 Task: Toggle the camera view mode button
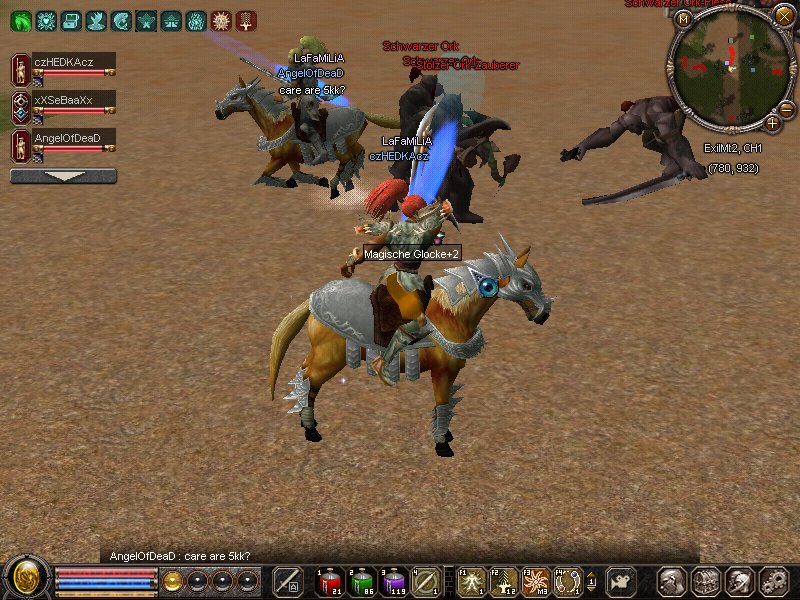(x=622, y=581)
